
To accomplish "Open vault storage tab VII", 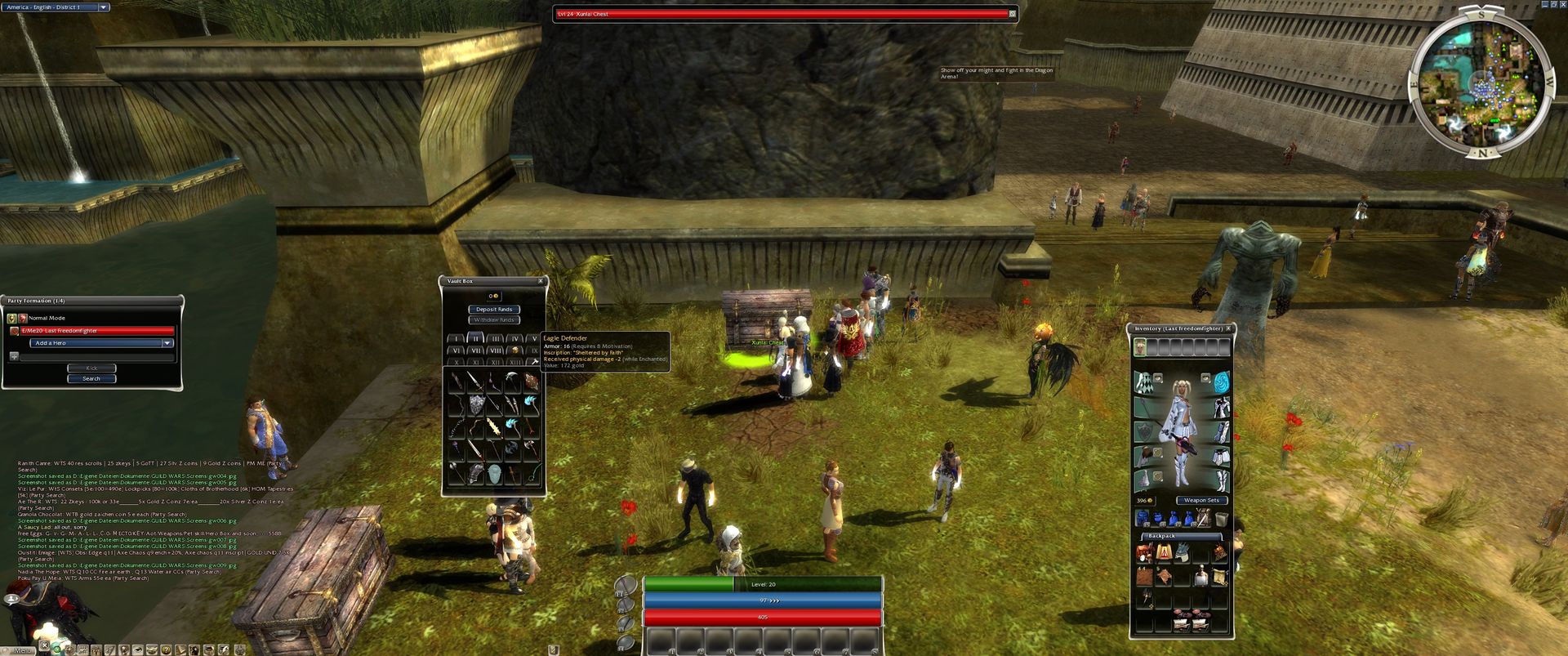I will tap(475, 350).
